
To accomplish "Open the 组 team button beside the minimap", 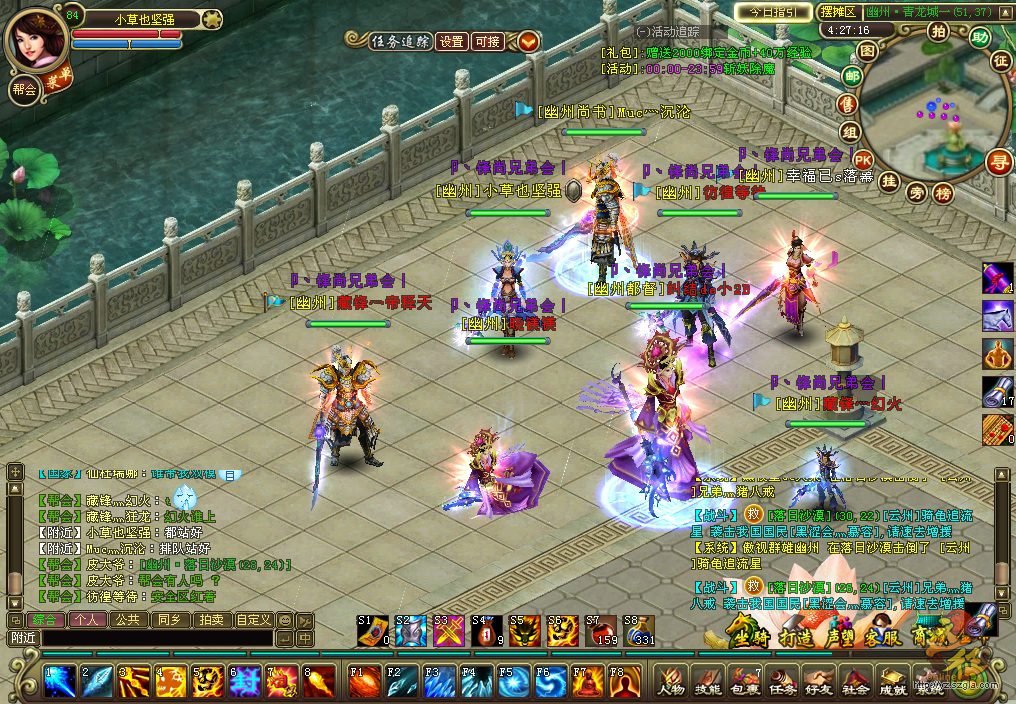I will point(850,132).
